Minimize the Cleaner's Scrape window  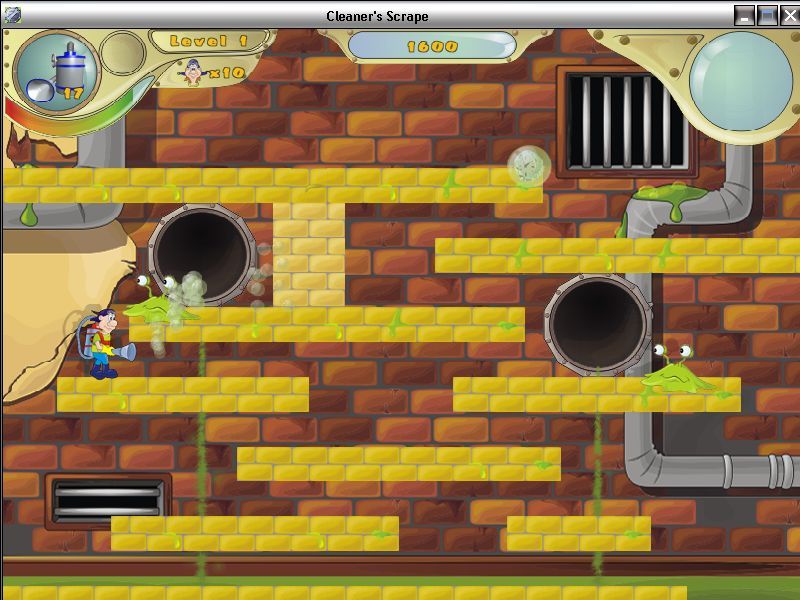(745, 15)
